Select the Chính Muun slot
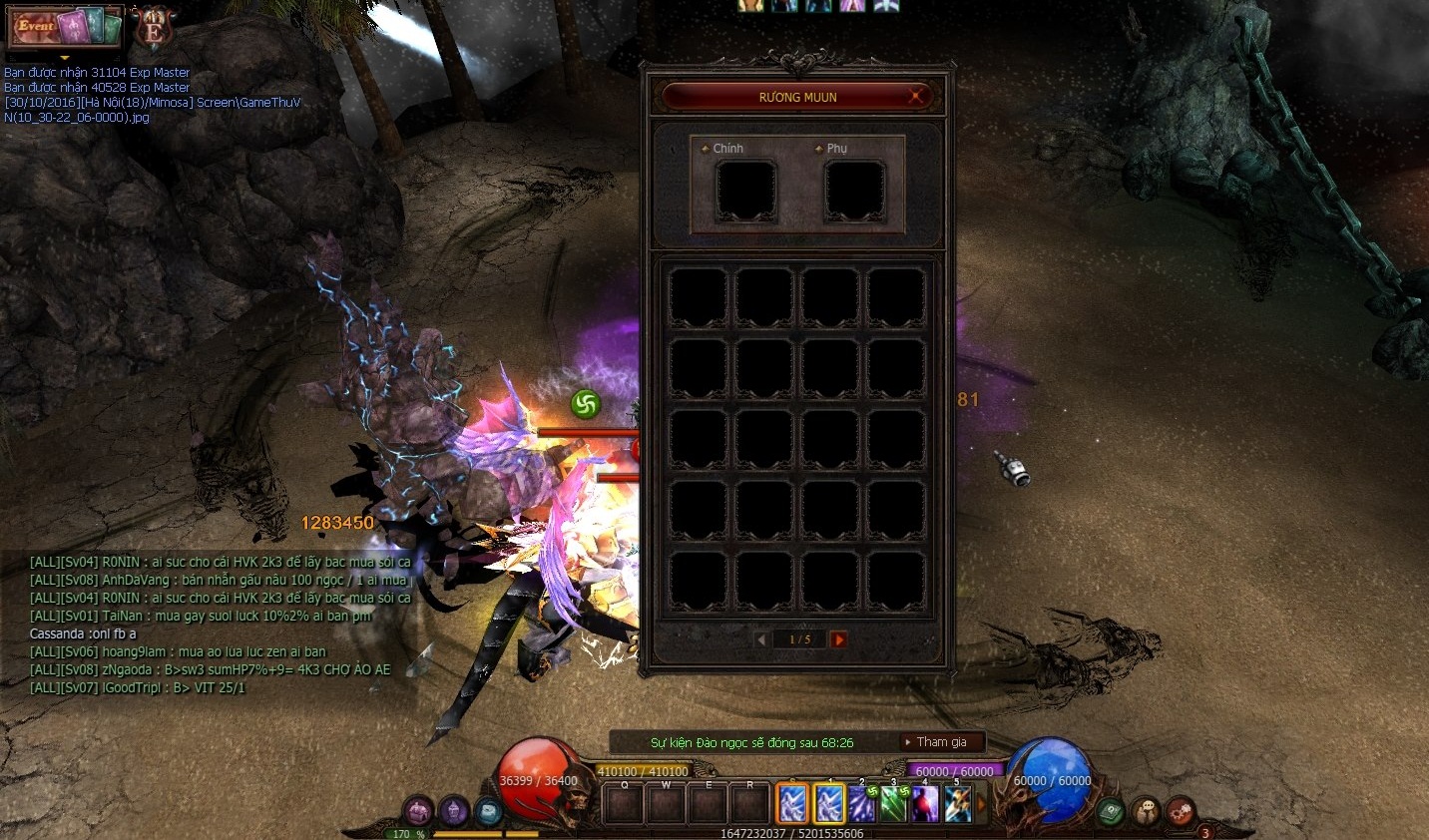 click(745, 190)
